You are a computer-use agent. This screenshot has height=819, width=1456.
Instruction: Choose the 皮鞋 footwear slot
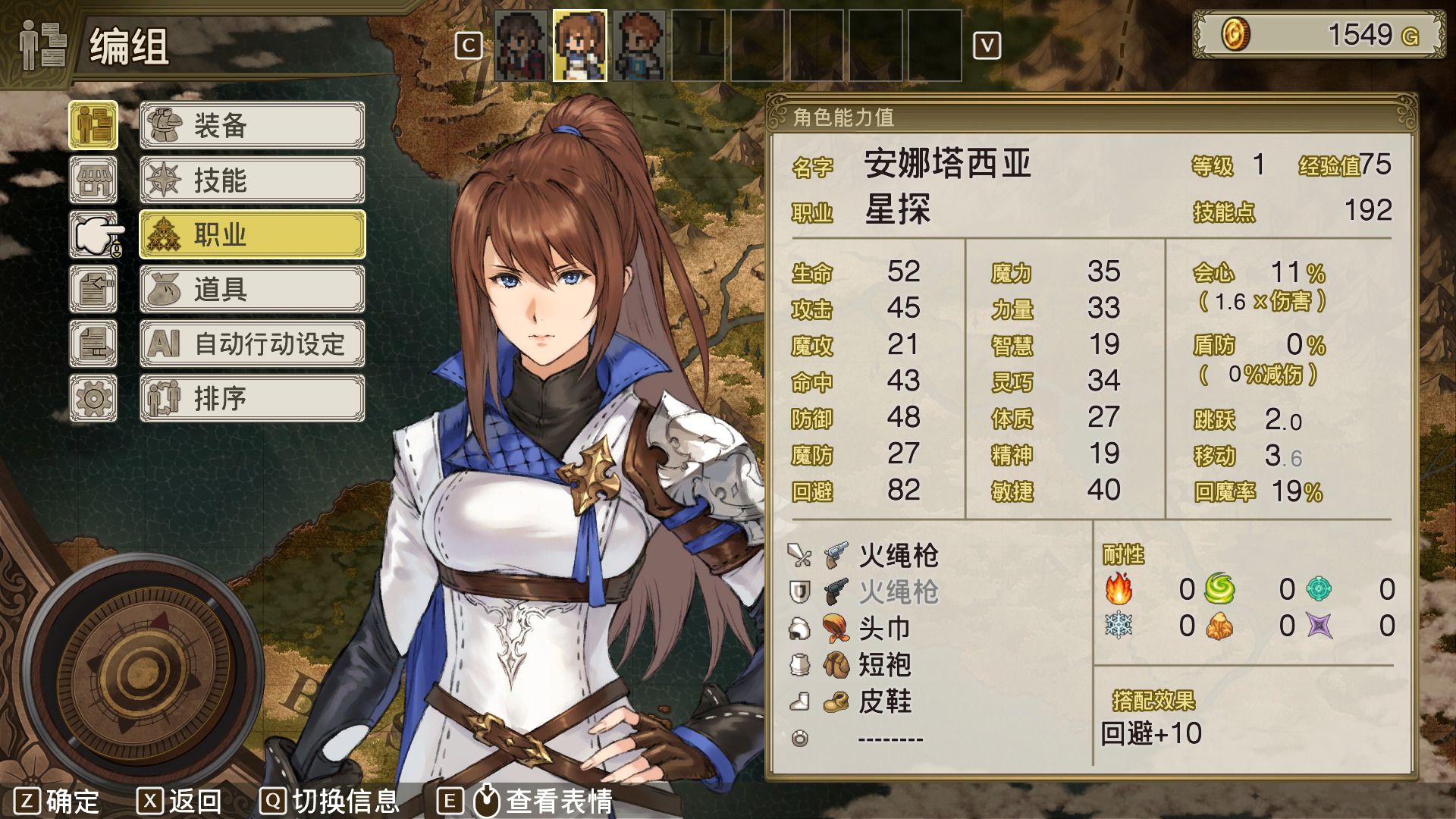[x=883, y=701]
